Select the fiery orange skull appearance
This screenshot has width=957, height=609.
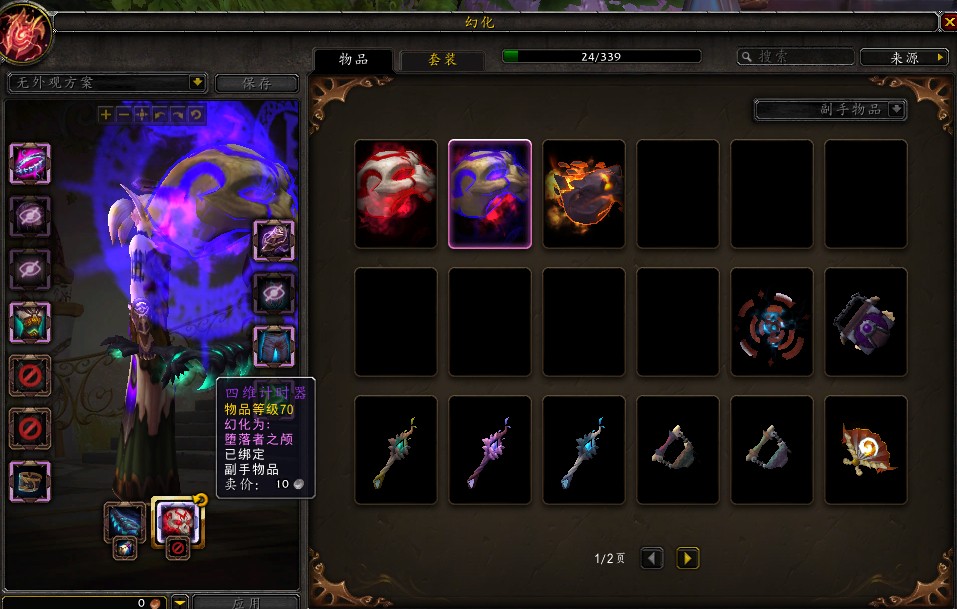(x=584, y=194)
